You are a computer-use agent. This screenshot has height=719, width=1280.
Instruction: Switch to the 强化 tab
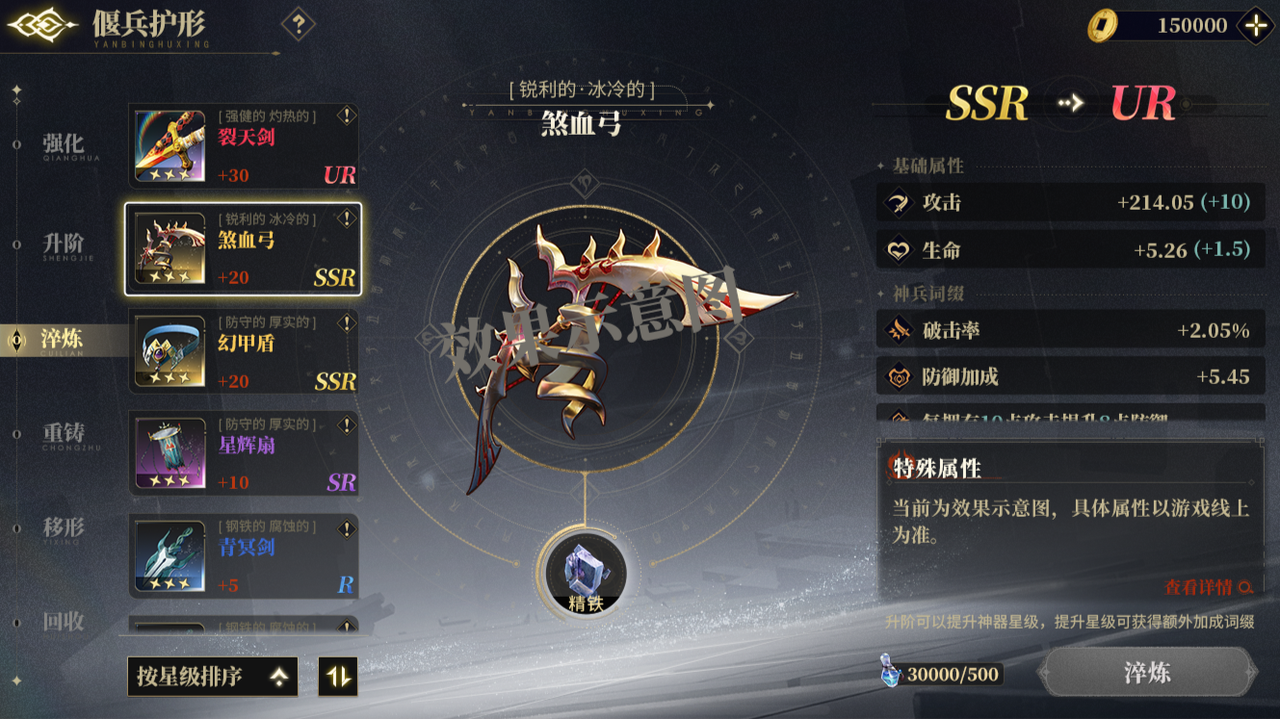pyautogui.click(x=62, y=146)
